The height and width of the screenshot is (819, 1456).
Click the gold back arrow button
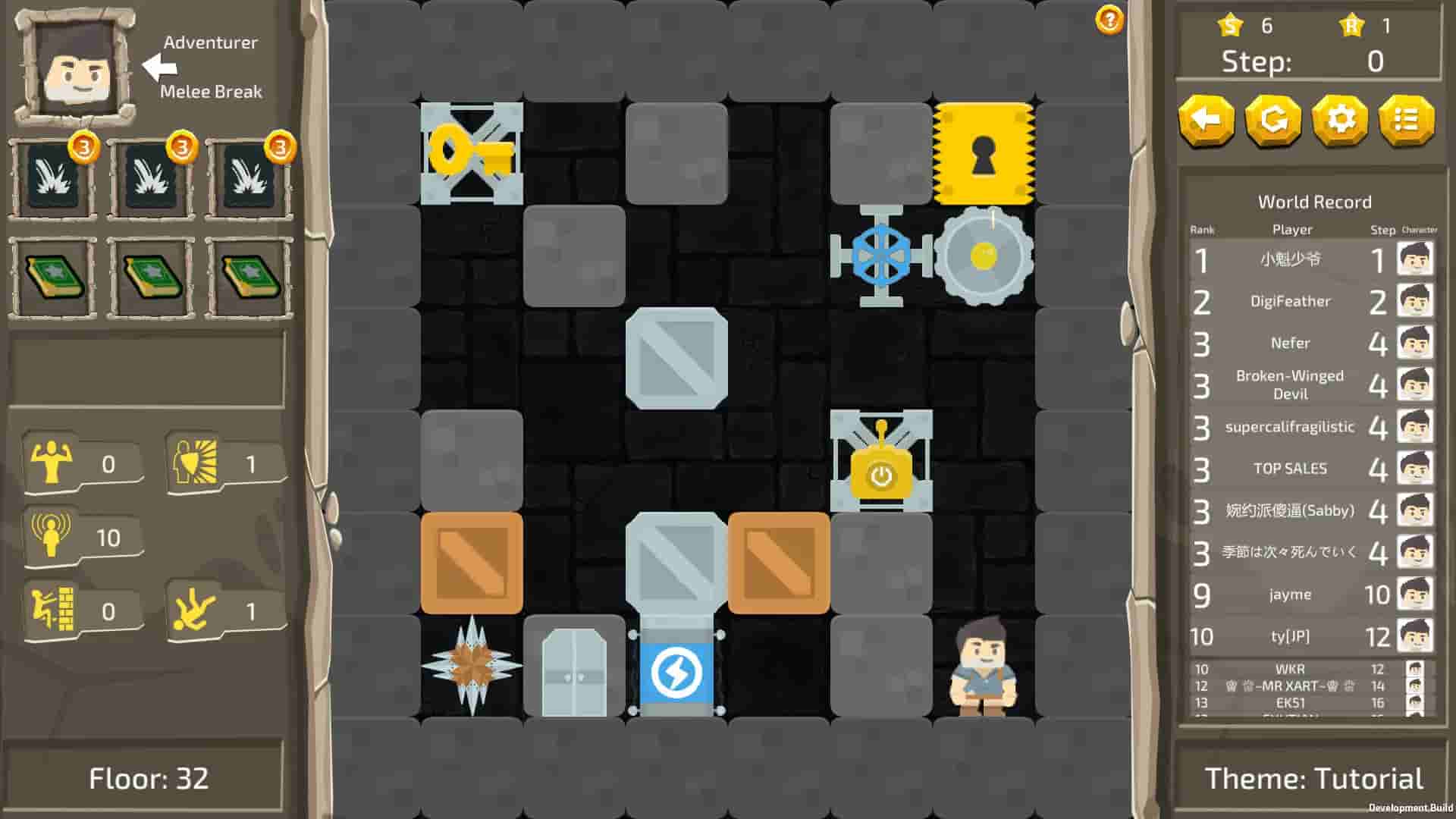[x=1208, y=119]
